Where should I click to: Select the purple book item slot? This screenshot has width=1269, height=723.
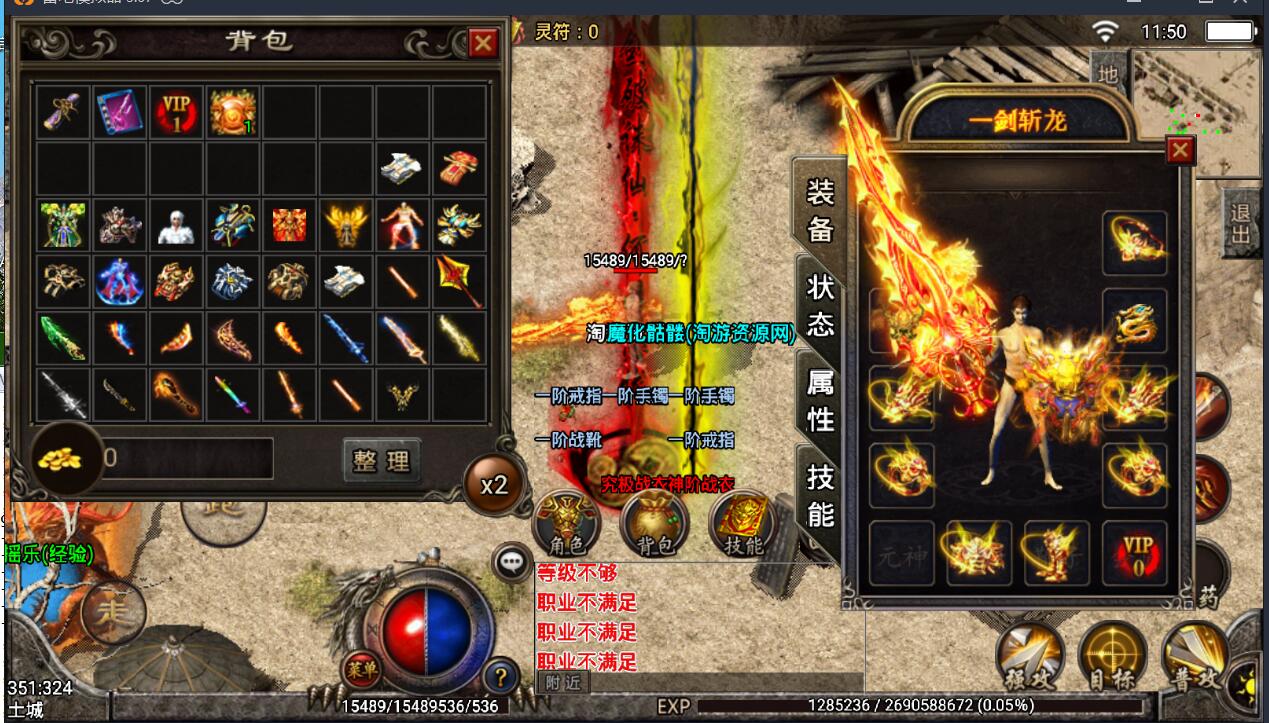(x=120, y=111)
